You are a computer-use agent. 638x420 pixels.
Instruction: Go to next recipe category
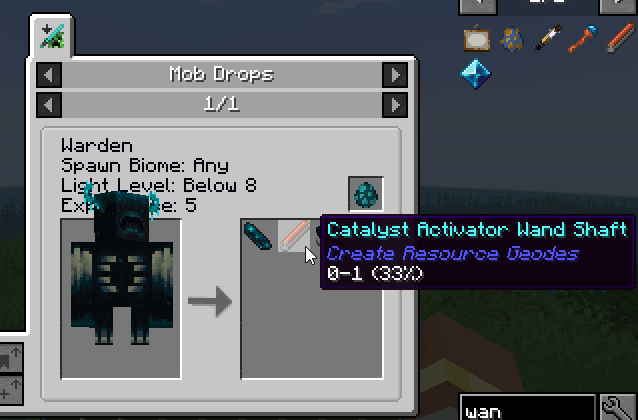[396, 75]
